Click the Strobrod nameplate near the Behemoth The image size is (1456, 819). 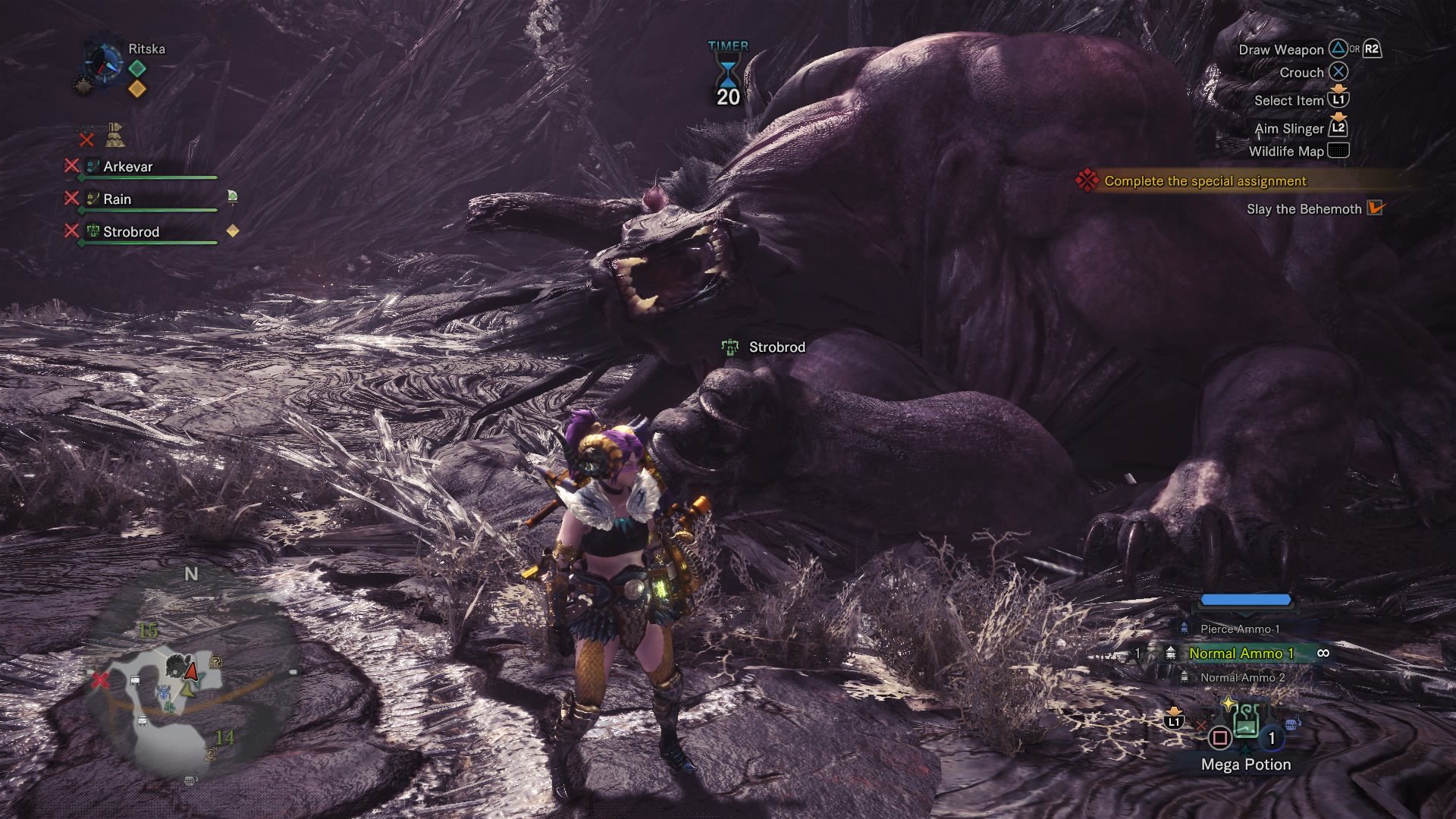[x=776, y=347]
